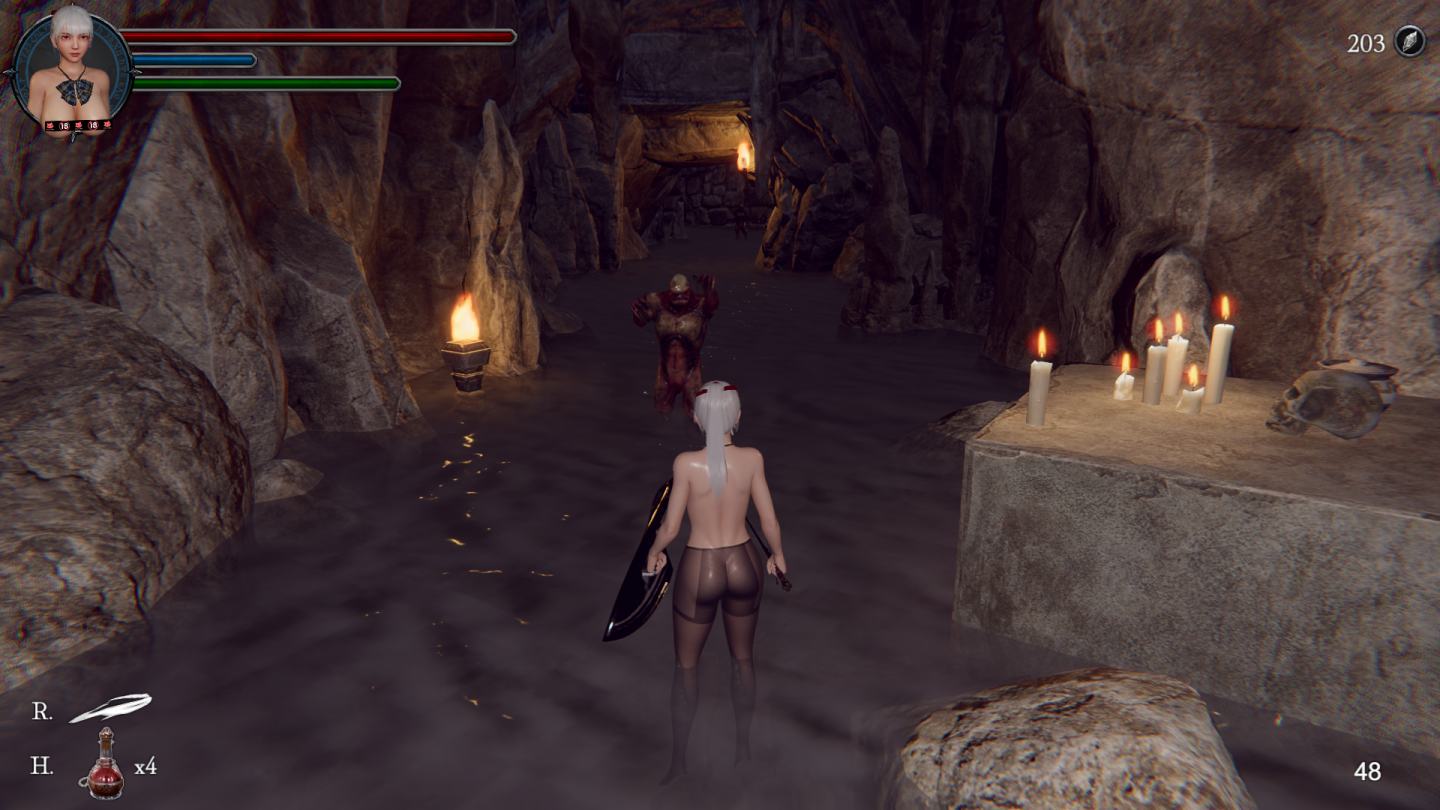Click the feather currency icon
This screenshot has width=1440, height=810.
point(1410,42)
